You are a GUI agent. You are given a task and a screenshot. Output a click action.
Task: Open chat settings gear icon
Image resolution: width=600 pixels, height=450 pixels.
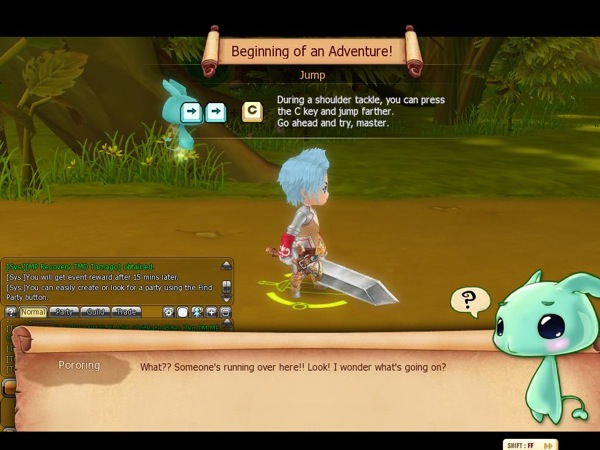click(x=169, y=312)
